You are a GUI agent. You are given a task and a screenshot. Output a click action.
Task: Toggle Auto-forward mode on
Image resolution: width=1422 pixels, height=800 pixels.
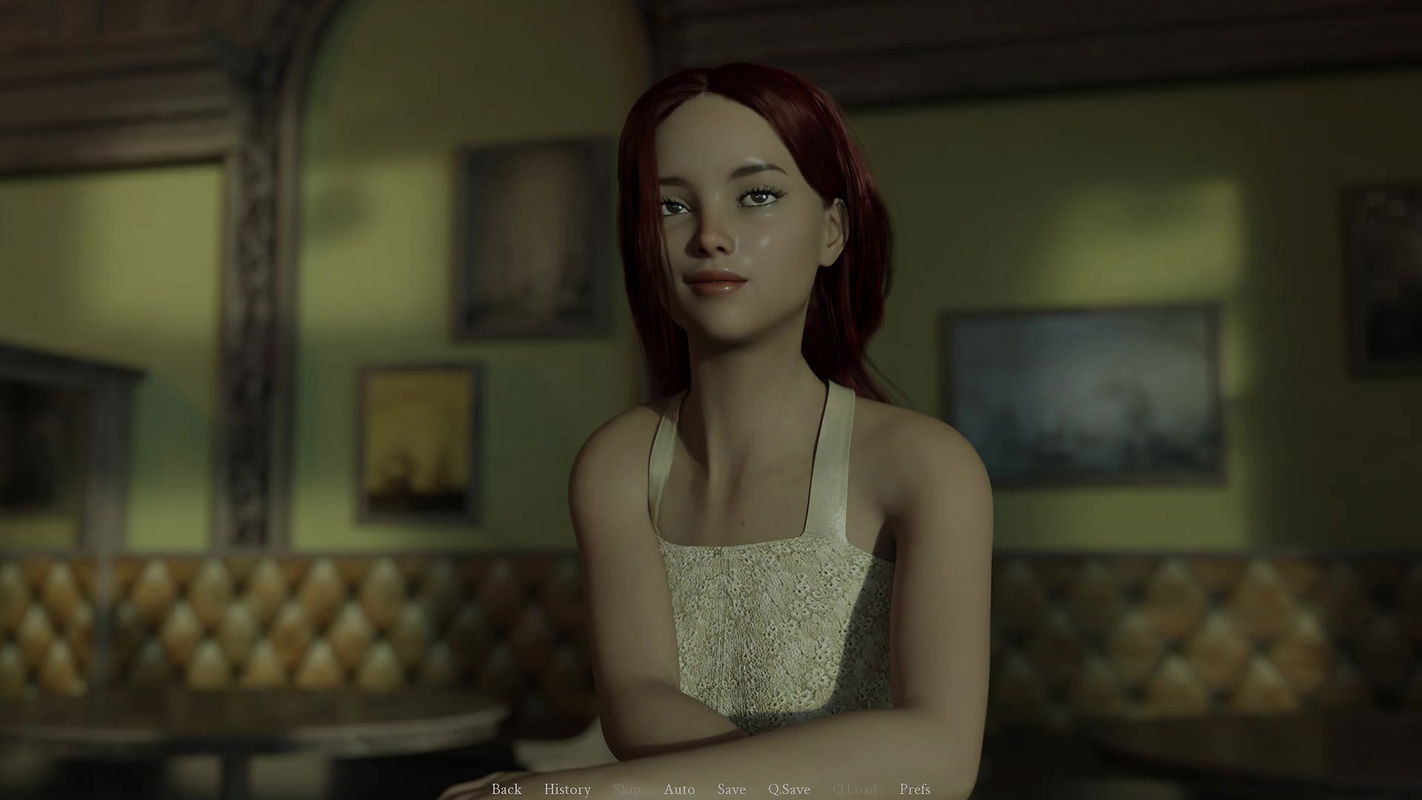pos(680,789)
